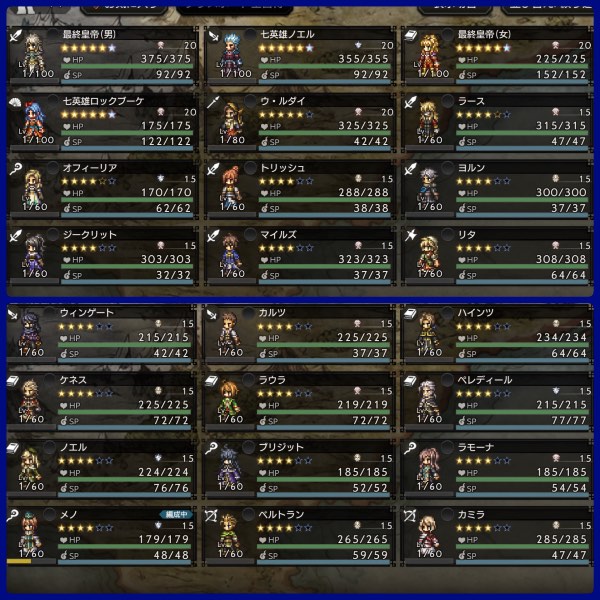Select 七英雄ロックブーケ from the list

pos(102,122)
